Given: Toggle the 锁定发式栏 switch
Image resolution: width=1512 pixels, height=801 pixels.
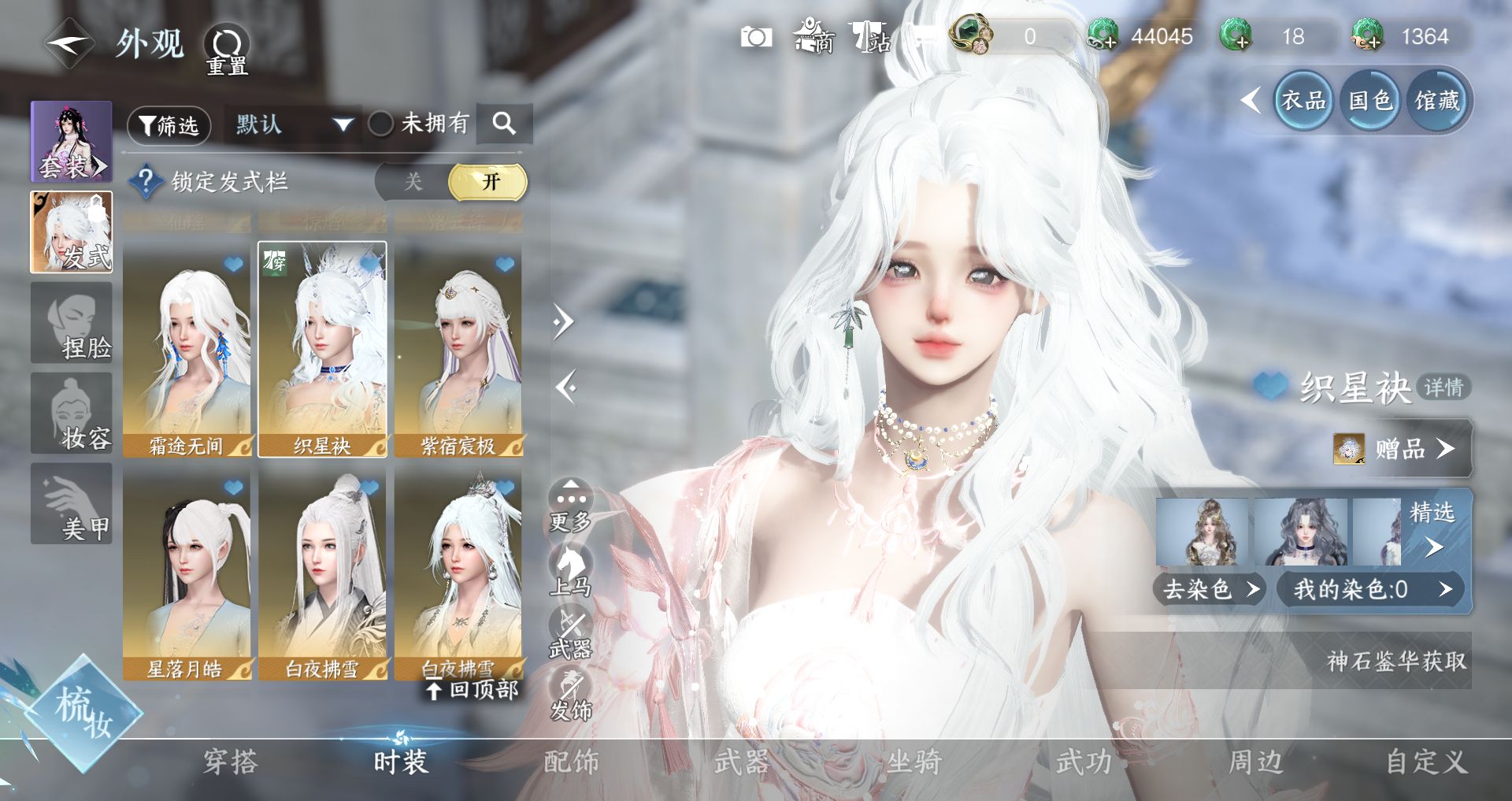Looking at the screenshot, I should point(450,182).
